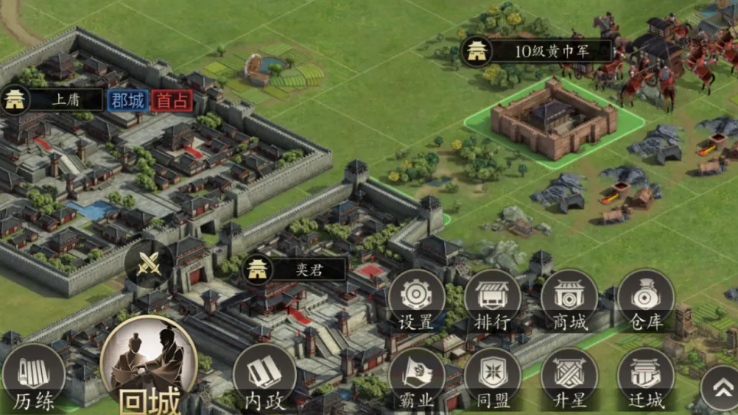The width and height of the screenshot is (738, 415).
Task: Choose the 迁城 relocate city button
Action: click(645, 379)
